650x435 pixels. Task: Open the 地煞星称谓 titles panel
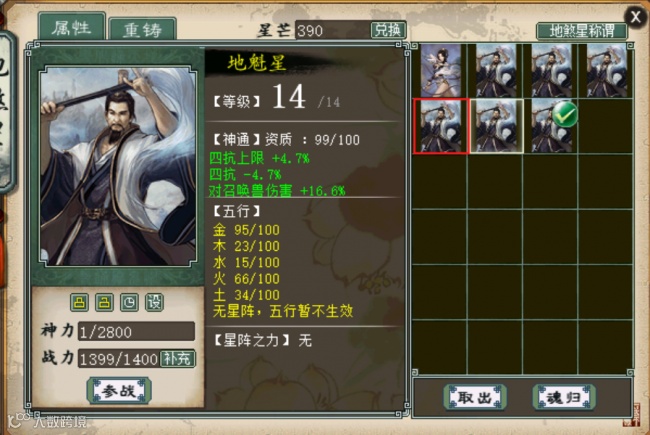[581, 31]
